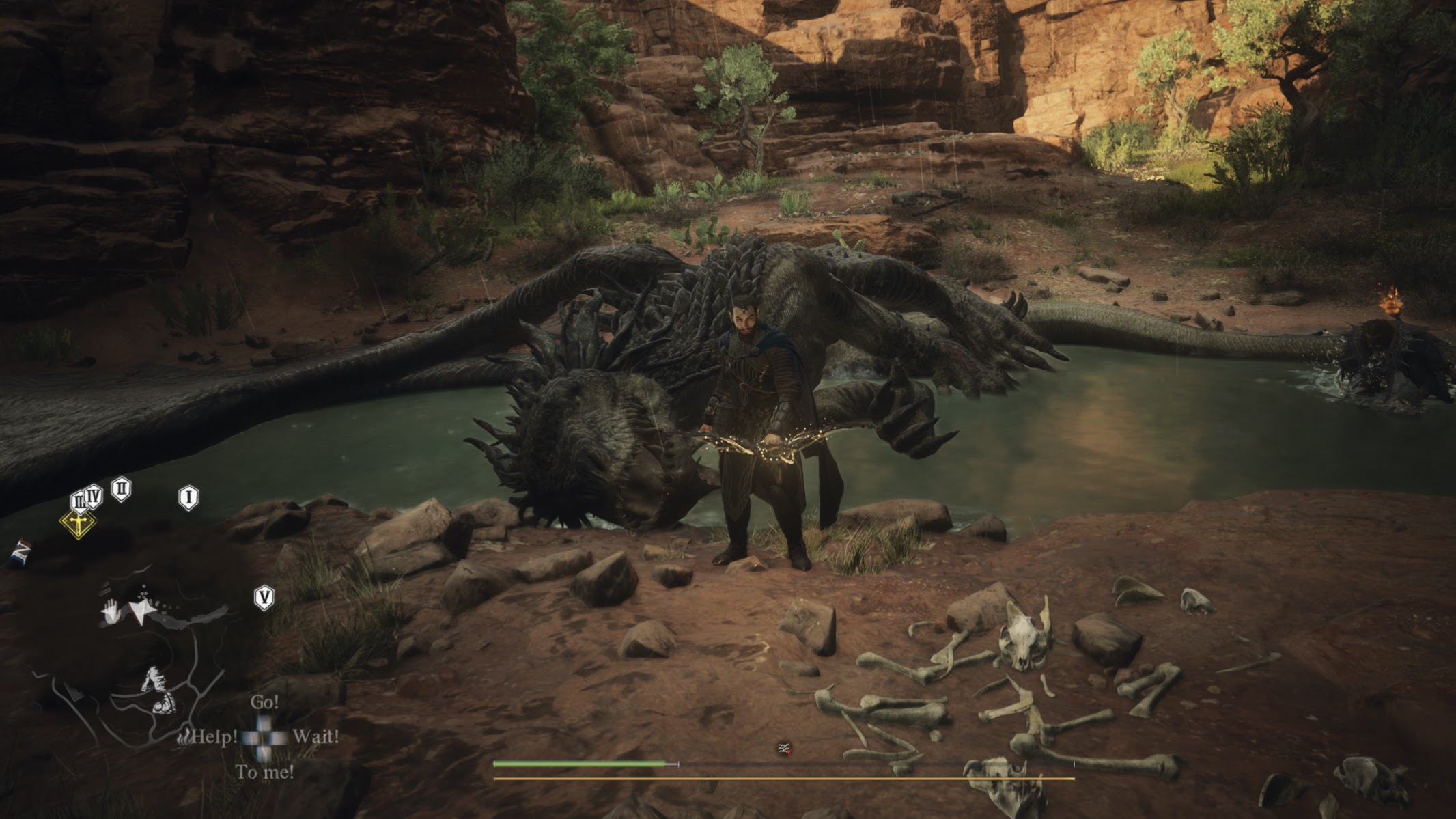Click the campfire icon on minimap
Viewport: 1456px width, 819px height.
pos(184,738)
